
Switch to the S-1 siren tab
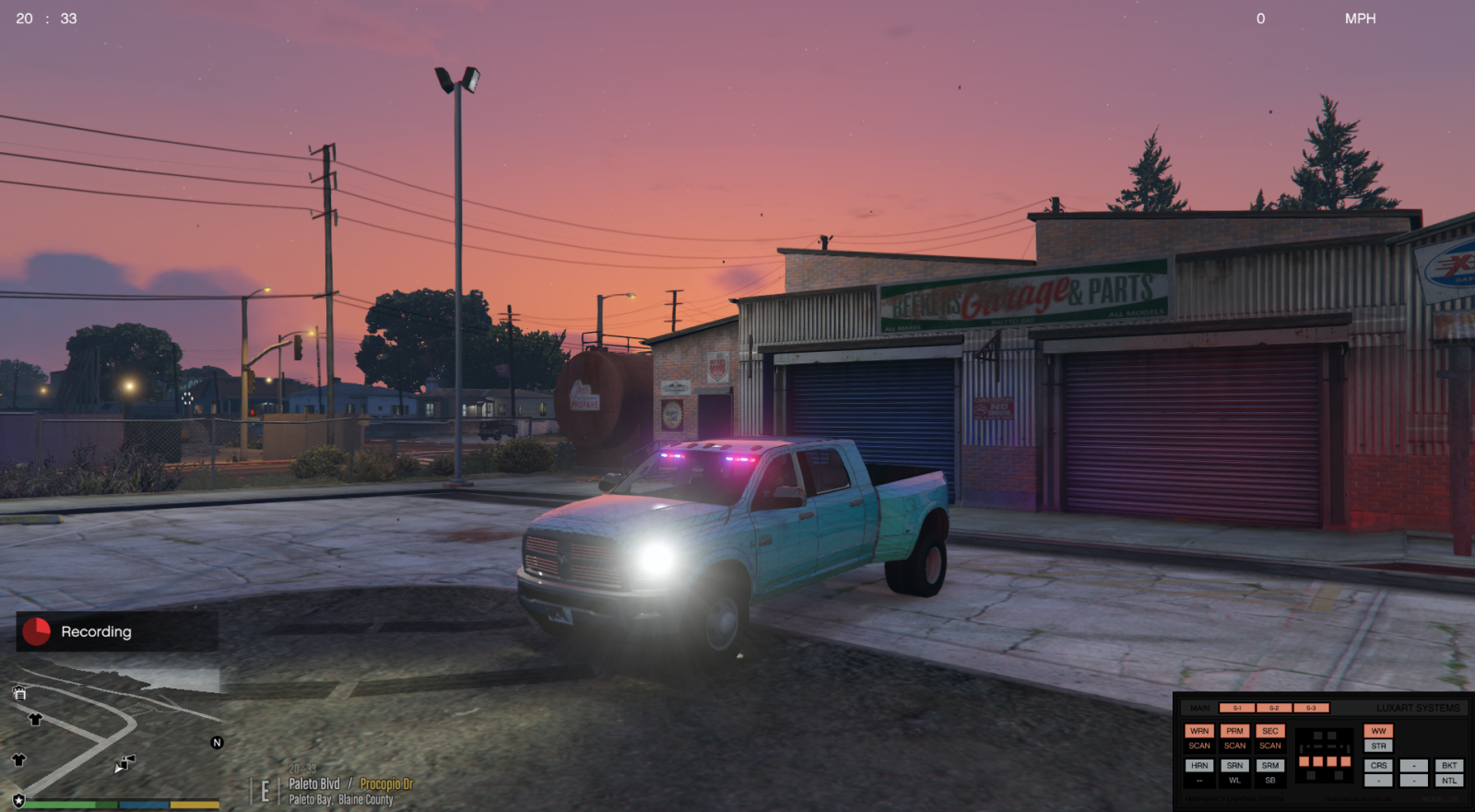[1235, 708]
